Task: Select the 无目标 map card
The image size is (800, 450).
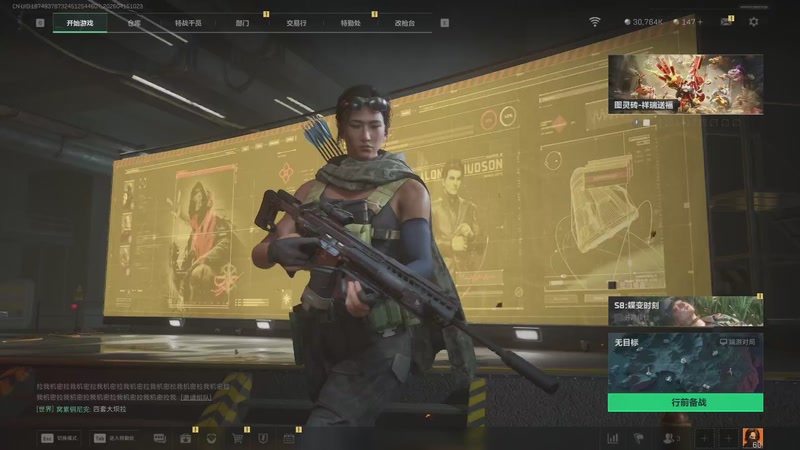Action: click(x=685, y=362)
